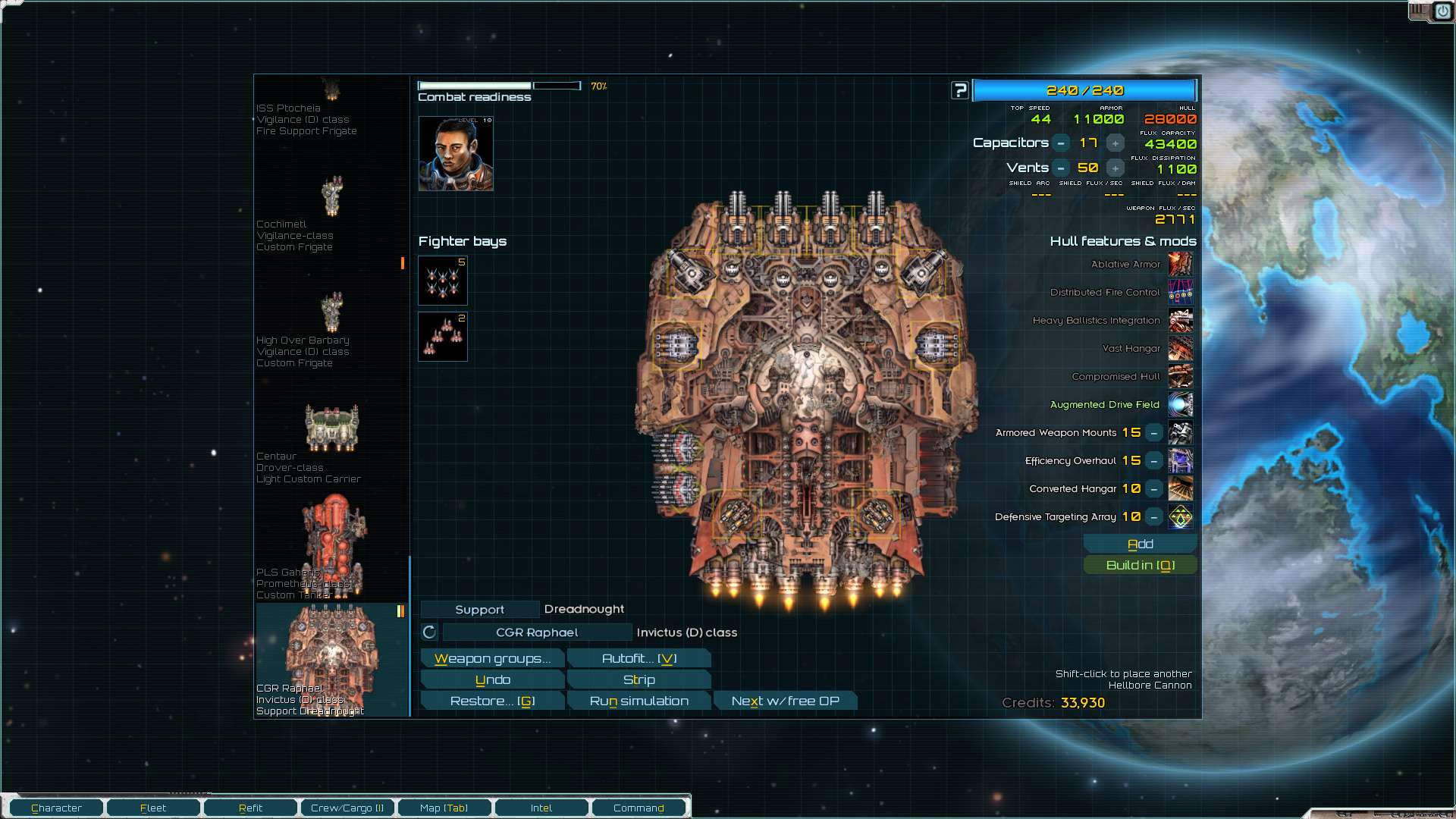This screenshot has height=819, width=1456.
Task: Open the Restore option
Action: (492, 701)
